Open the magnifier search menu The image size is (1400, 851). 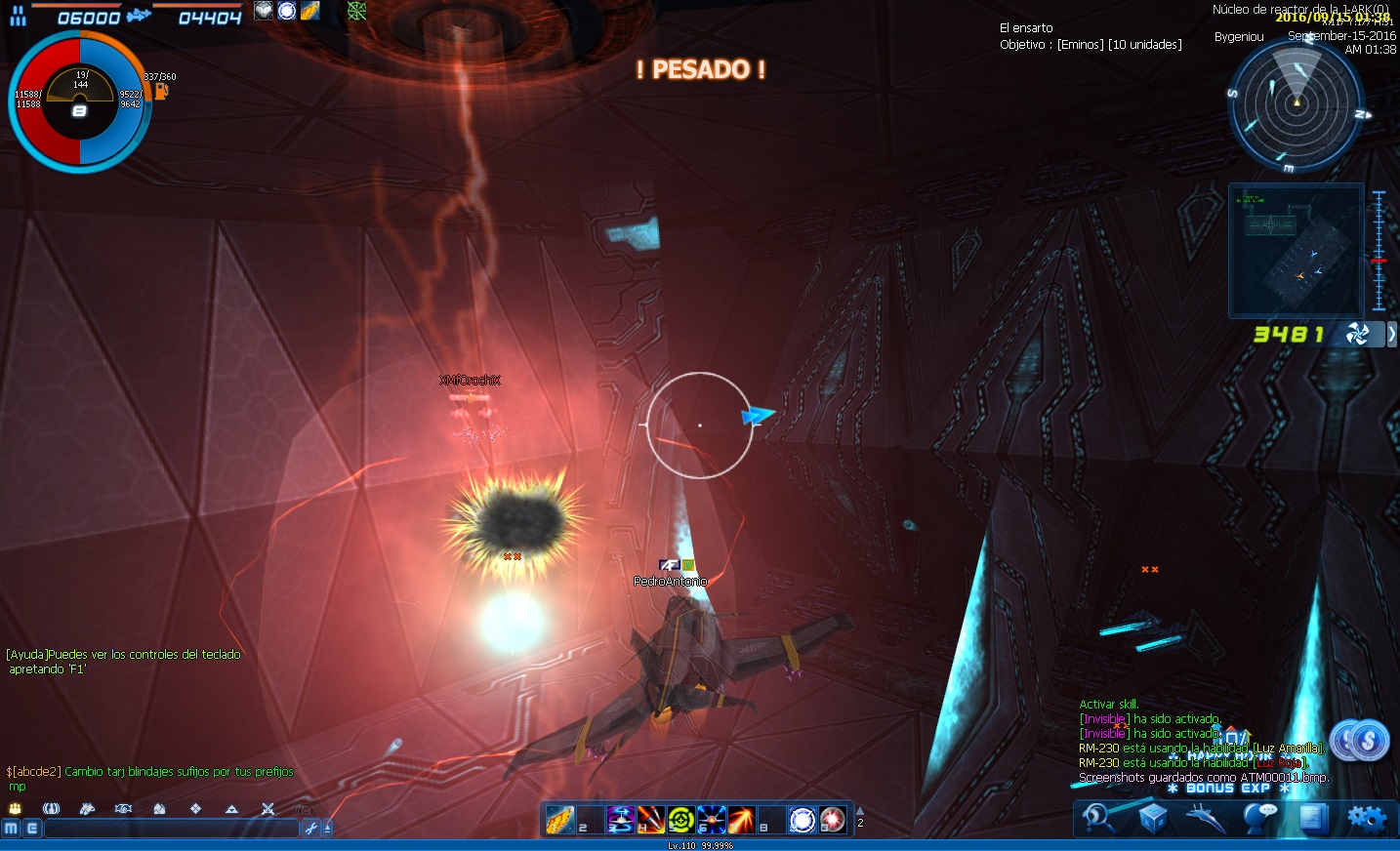coord(1098,818)
